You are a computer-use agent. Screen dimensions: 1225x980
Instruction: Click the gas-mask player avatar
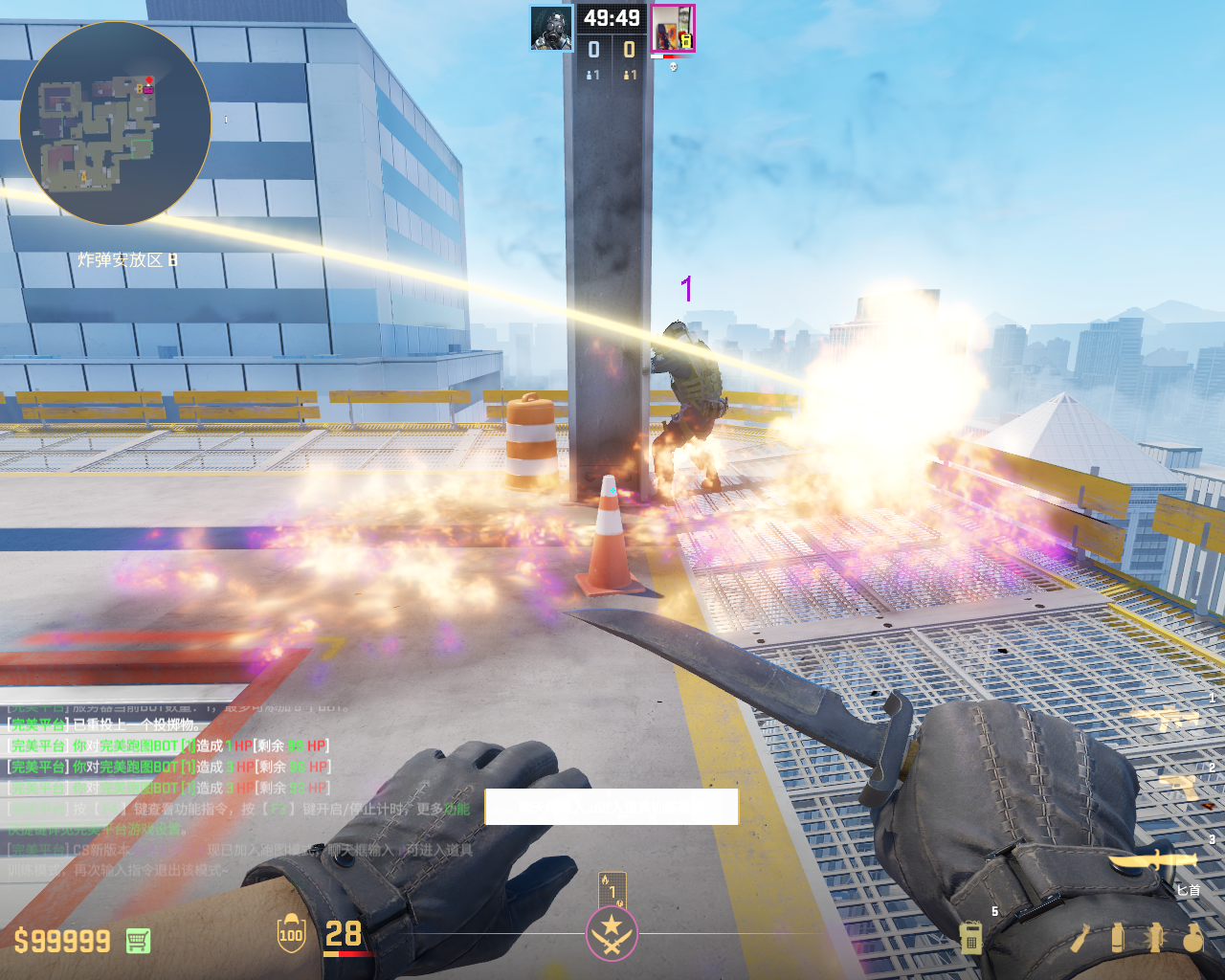click(x=552, y=28)
